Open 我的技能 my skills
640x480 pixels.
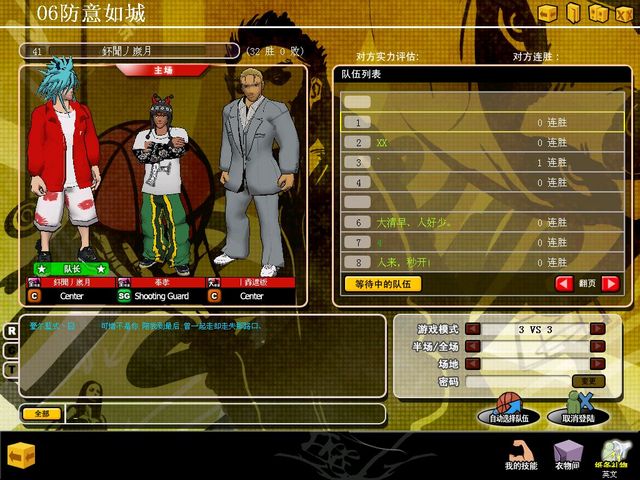pos(520,455)
